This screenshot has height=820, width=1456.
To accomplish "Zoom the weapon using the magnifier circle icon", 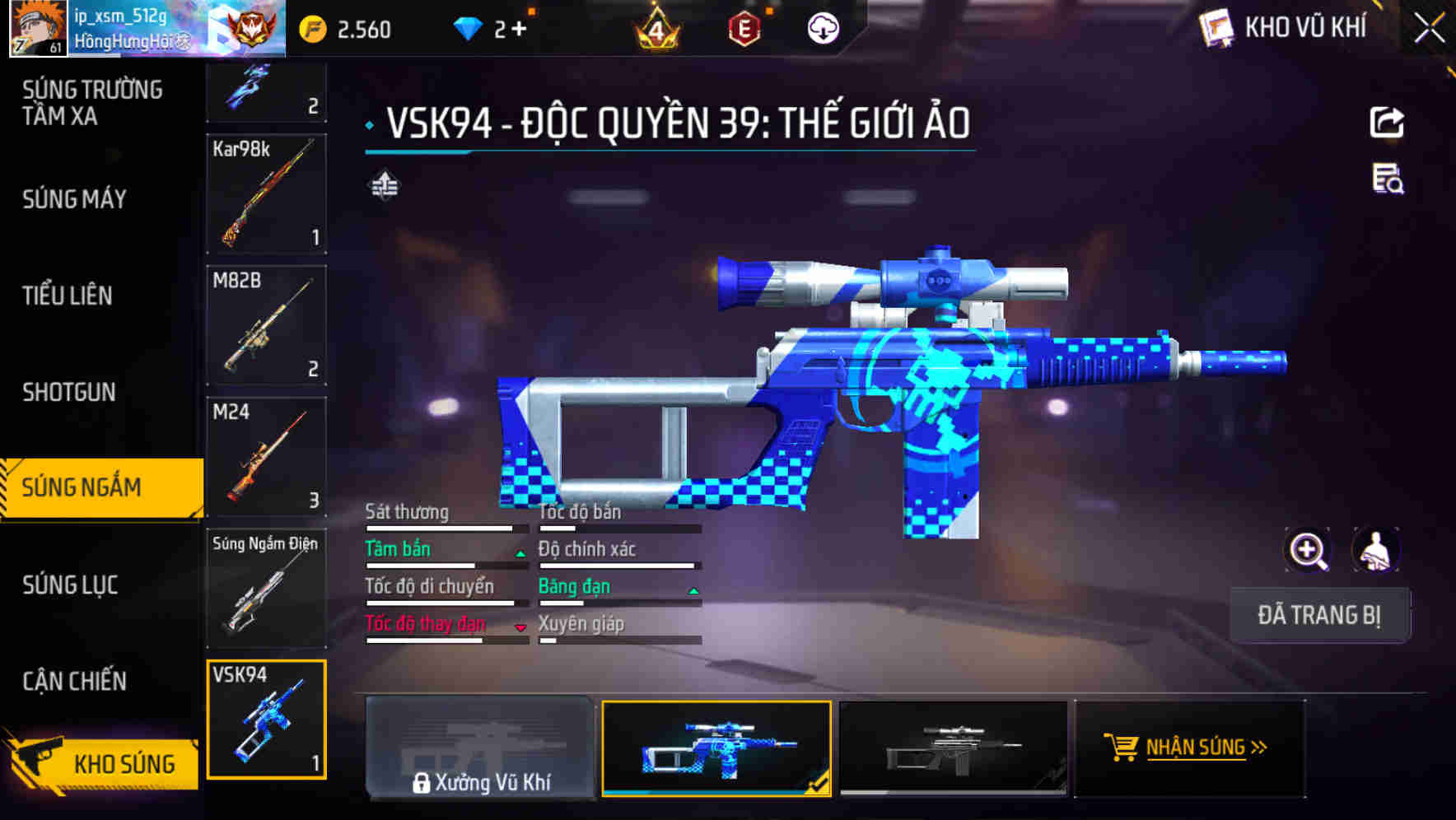I will [1309, 550].
